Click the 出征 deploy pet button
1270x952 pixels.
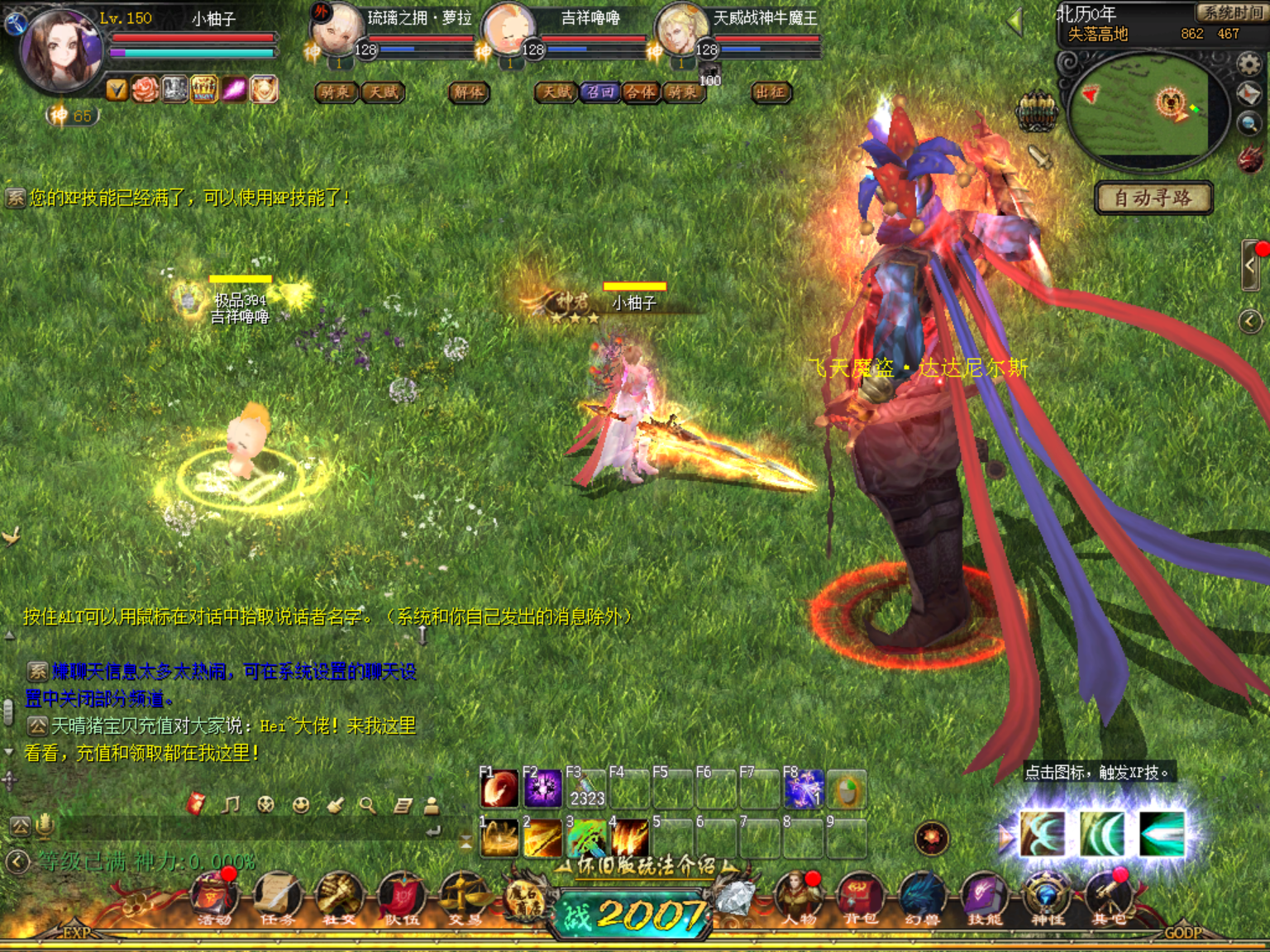pos(771,92)
